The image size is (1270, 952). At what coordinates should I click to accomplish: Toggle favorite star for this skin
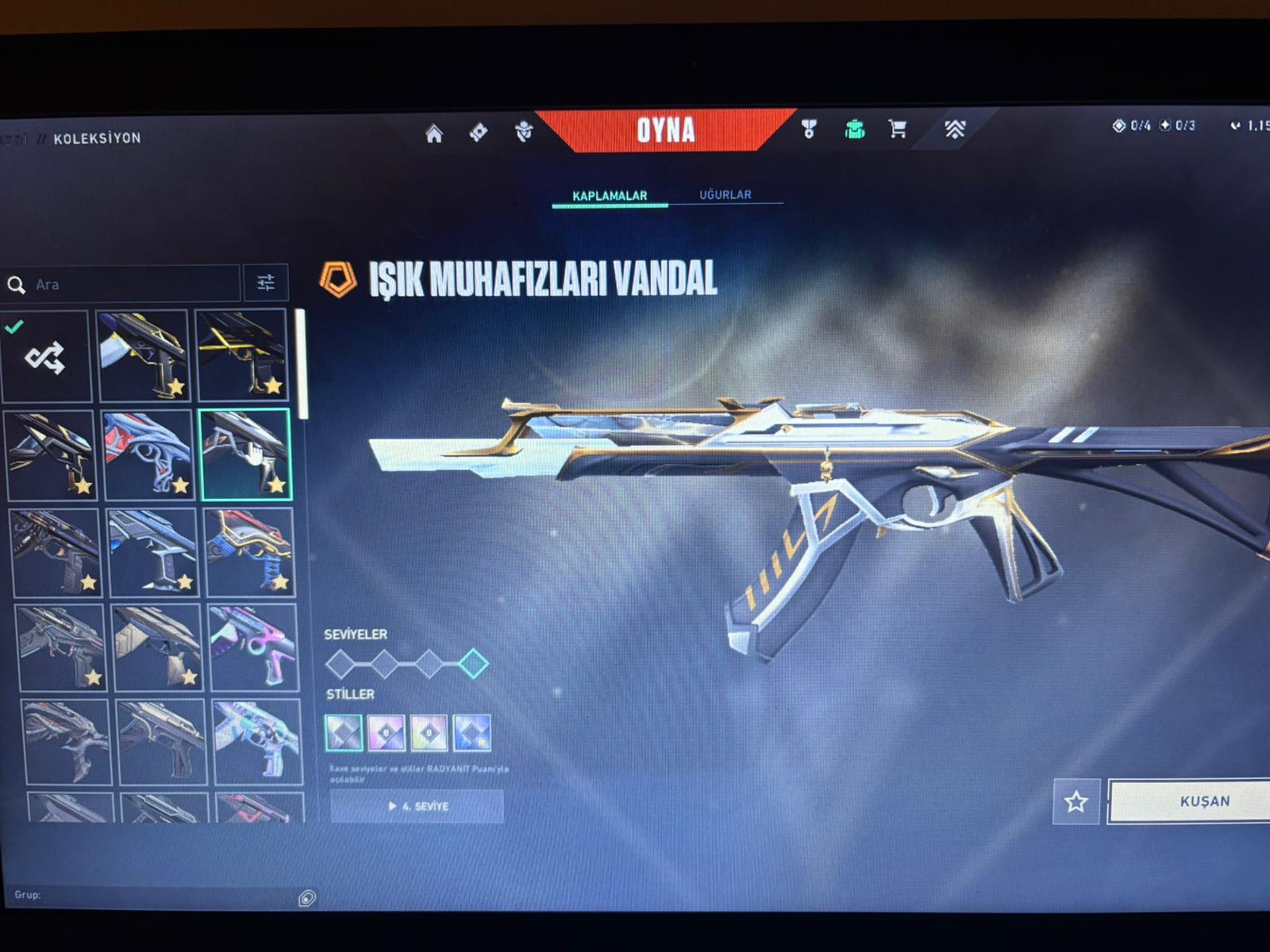click(1076, 802)
